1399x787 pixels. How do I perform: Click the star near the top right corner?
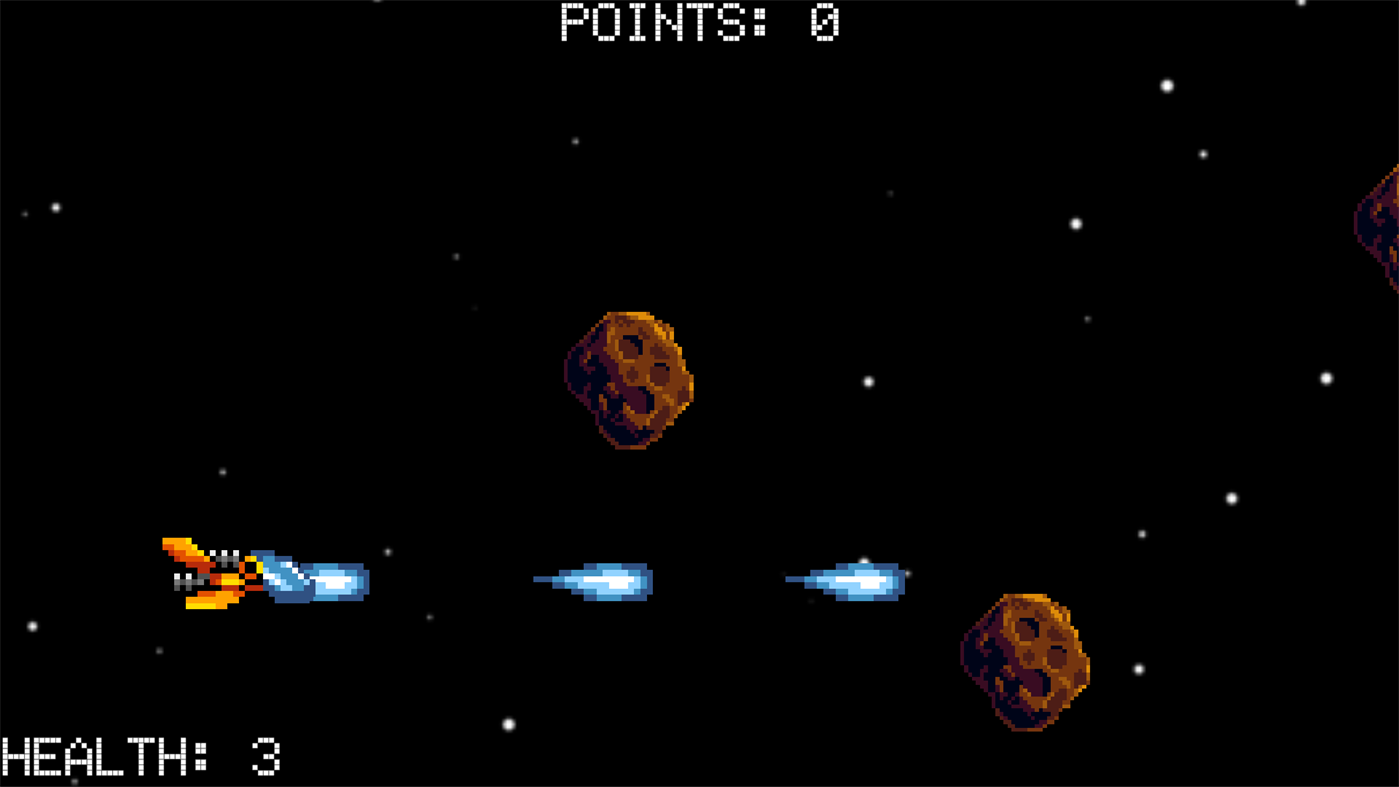coord(1166,86)
